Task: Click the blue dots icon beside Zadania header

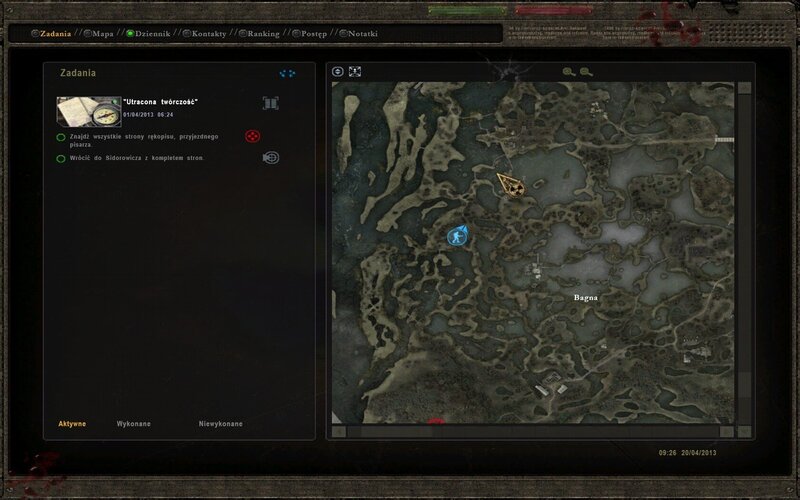Action: 289,73
